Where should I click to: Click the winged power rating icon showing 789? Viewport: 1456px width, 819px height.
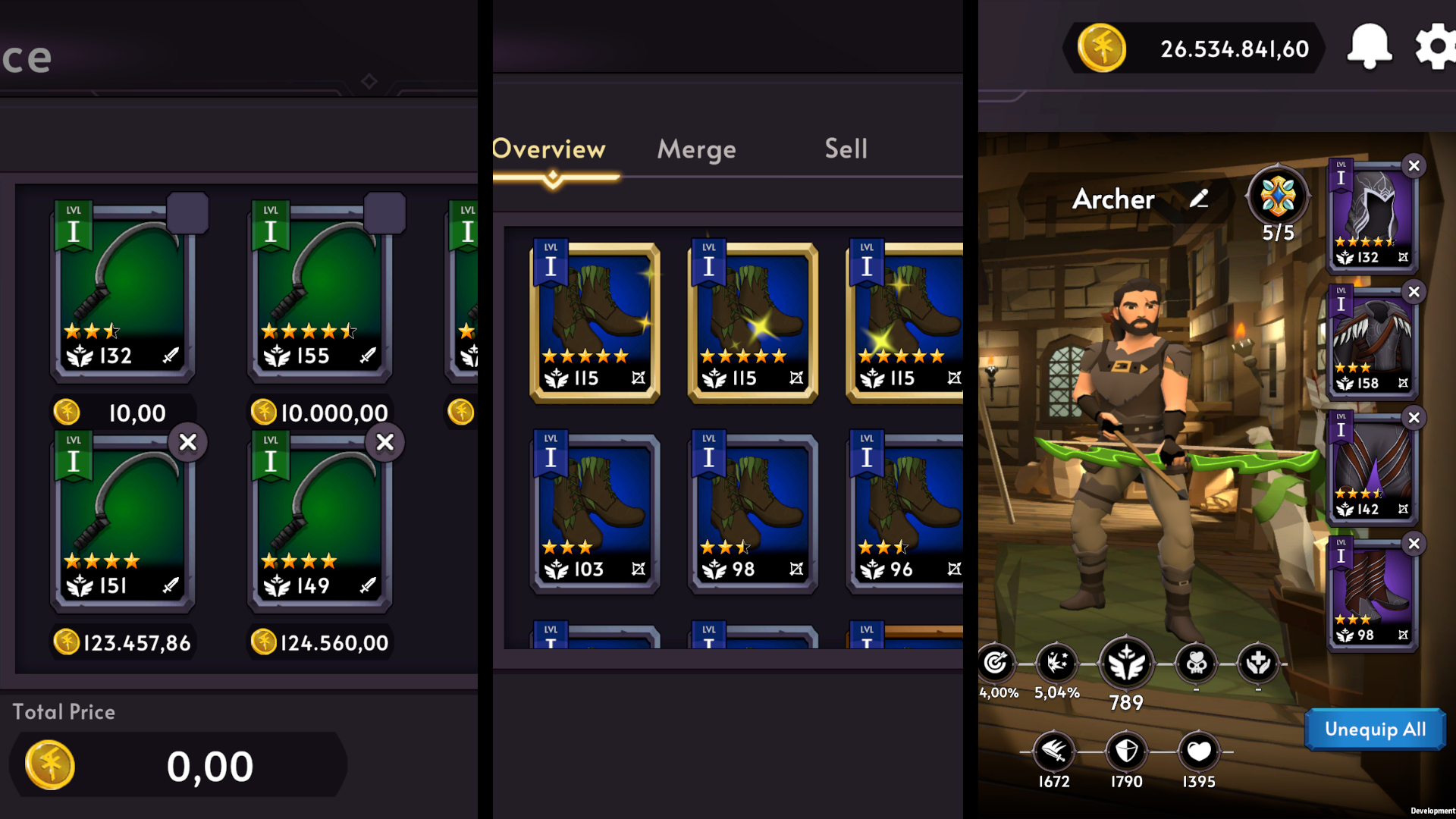pyautogui.click(x=1125, y=664)
